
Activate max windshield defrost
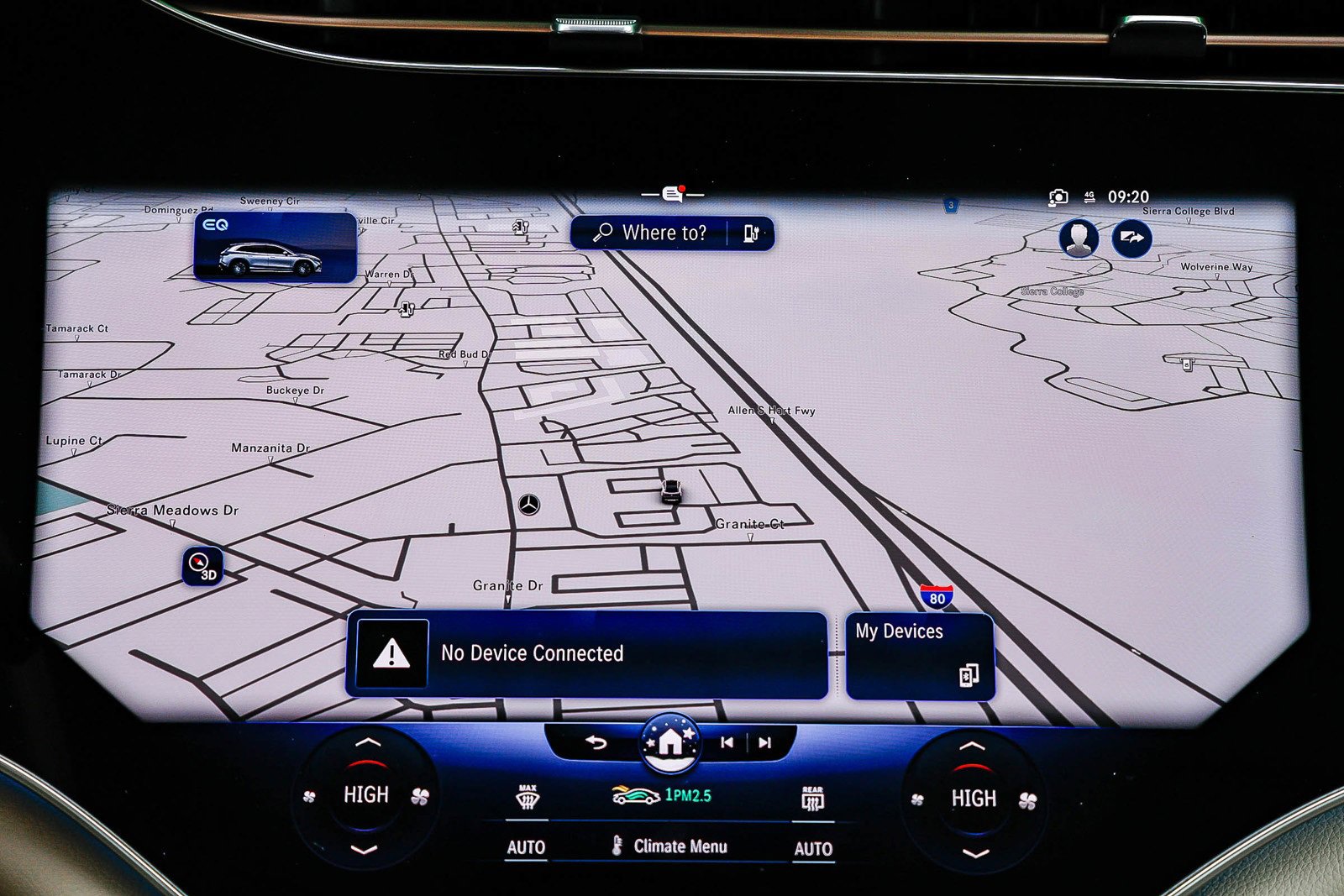point(527,799)
